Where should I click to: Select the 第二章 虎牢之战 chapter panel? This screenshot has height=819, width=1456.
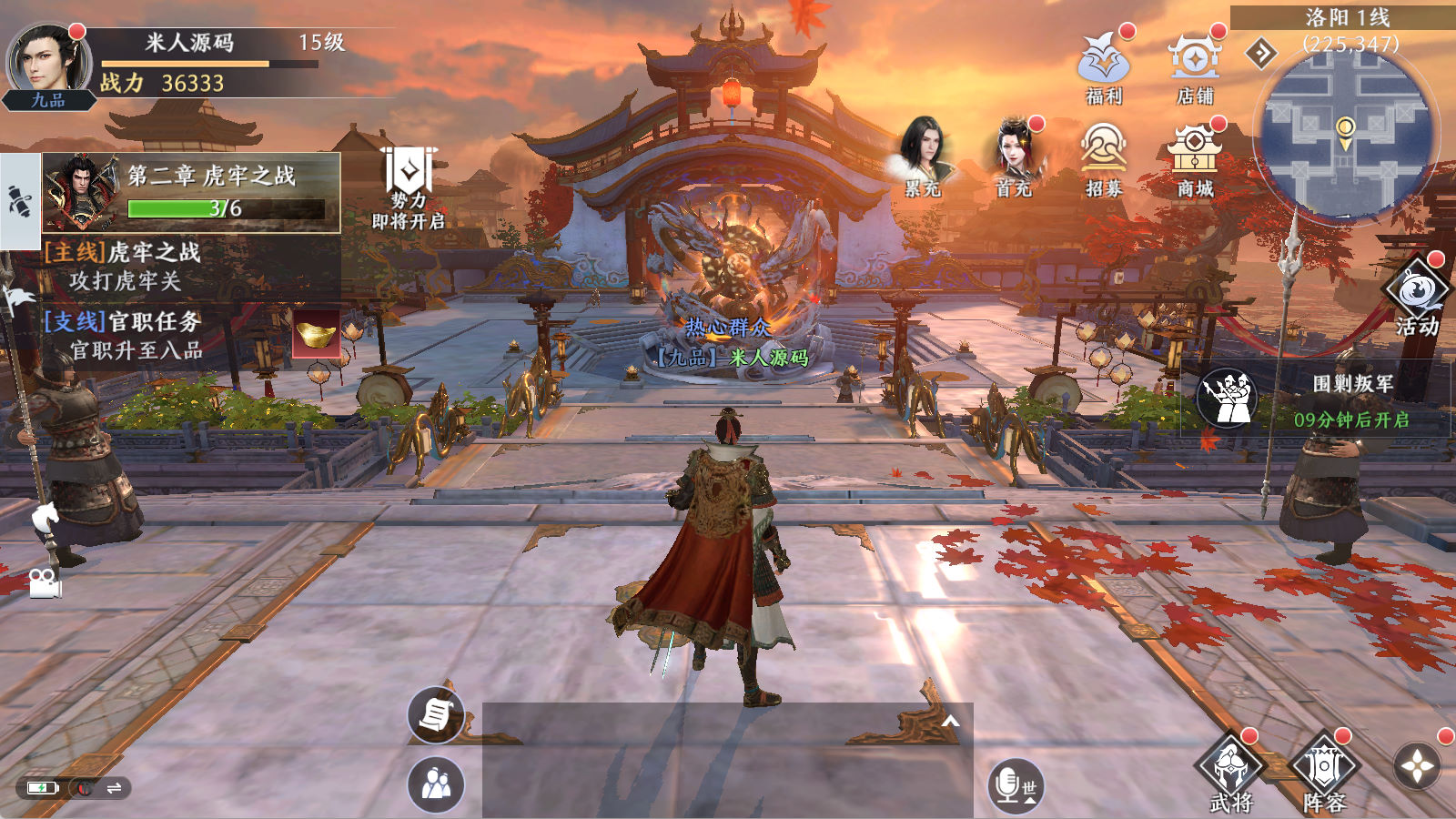[x=191, y=192]
